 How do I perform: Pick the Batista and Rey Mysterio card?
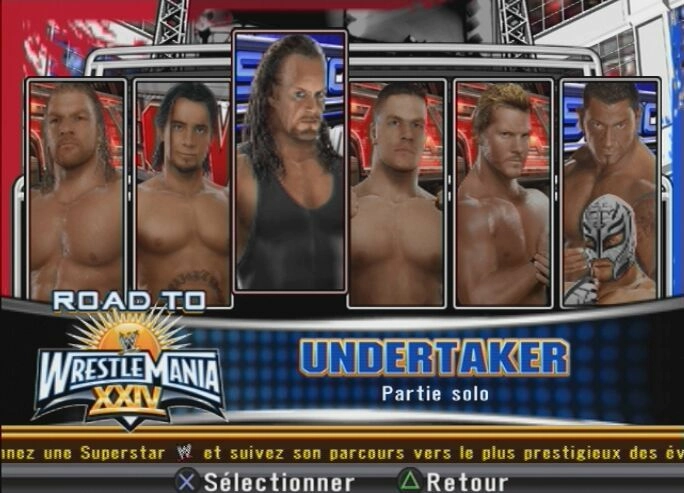pos(610,190)
